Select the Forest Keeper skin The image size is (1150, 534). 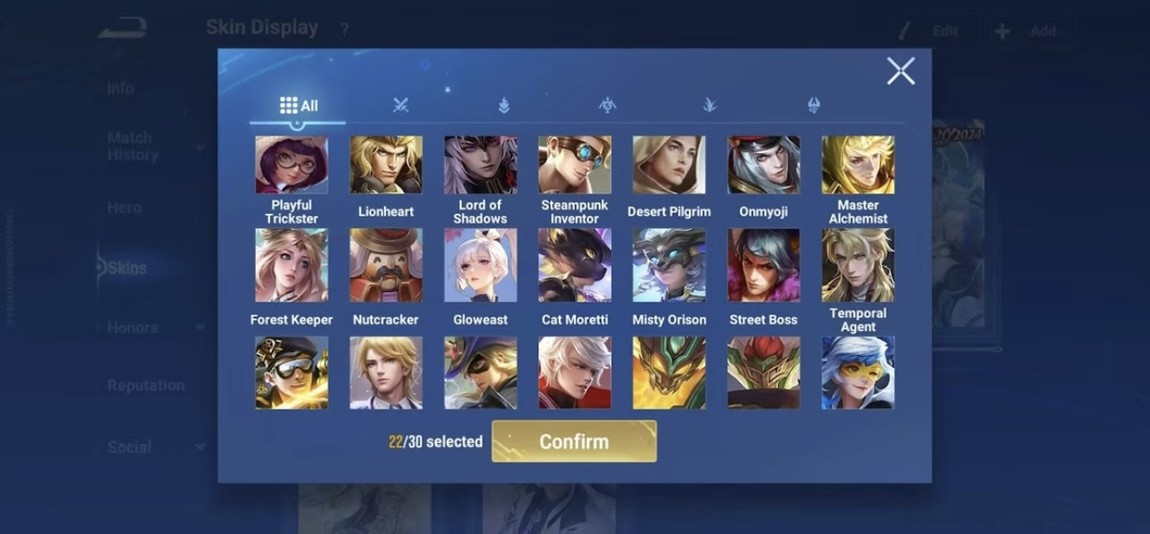click(x=291, y=265)
